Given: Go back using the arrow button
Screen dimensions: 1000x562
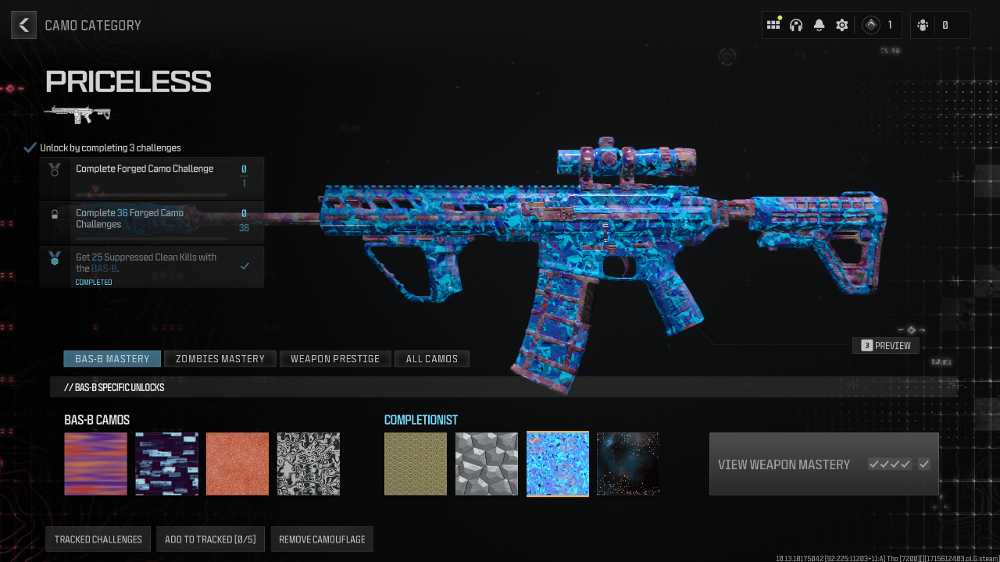Looking at the screenshot, I should point(23,25).
